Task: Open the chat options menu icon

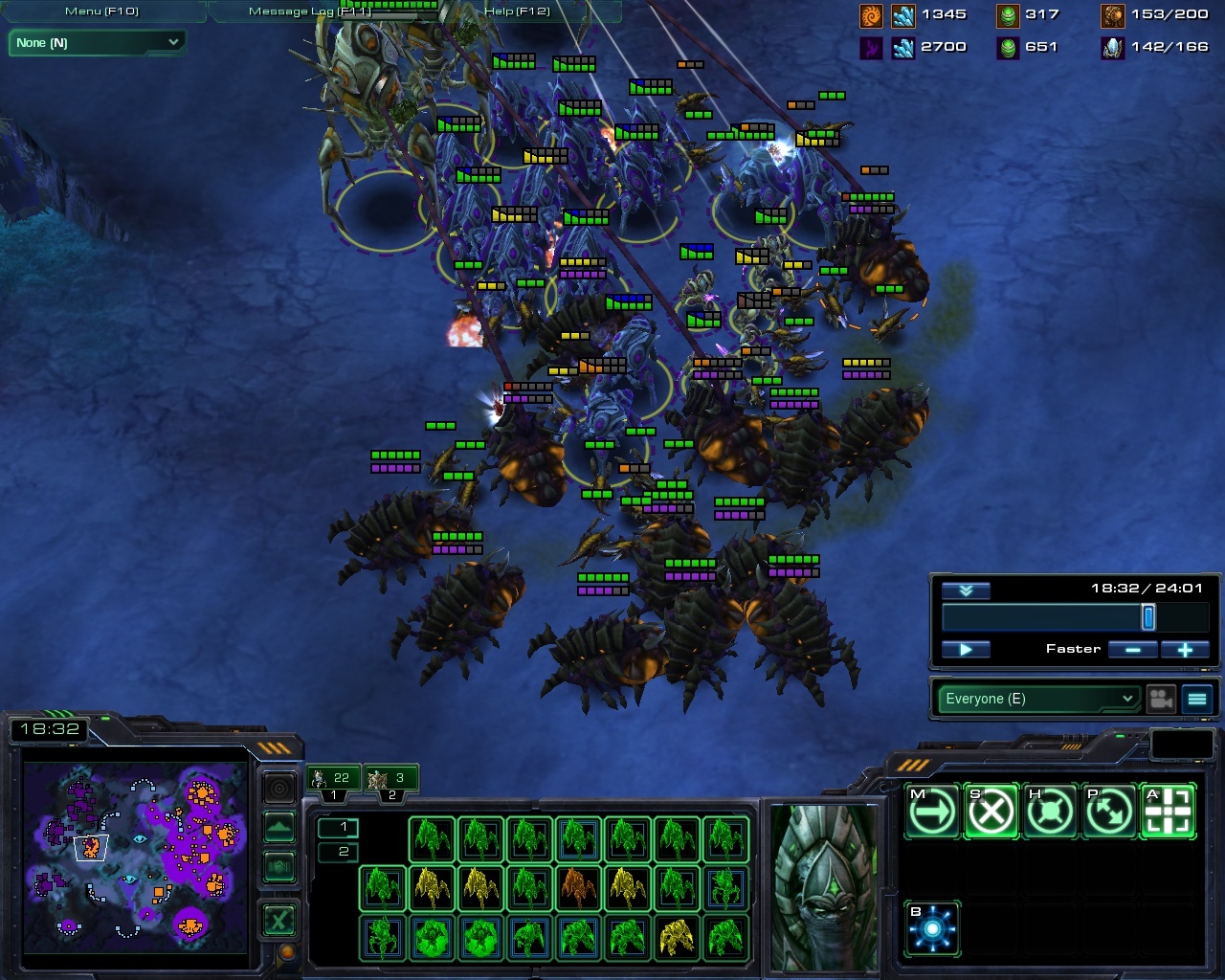Action: coord(1196,699)
